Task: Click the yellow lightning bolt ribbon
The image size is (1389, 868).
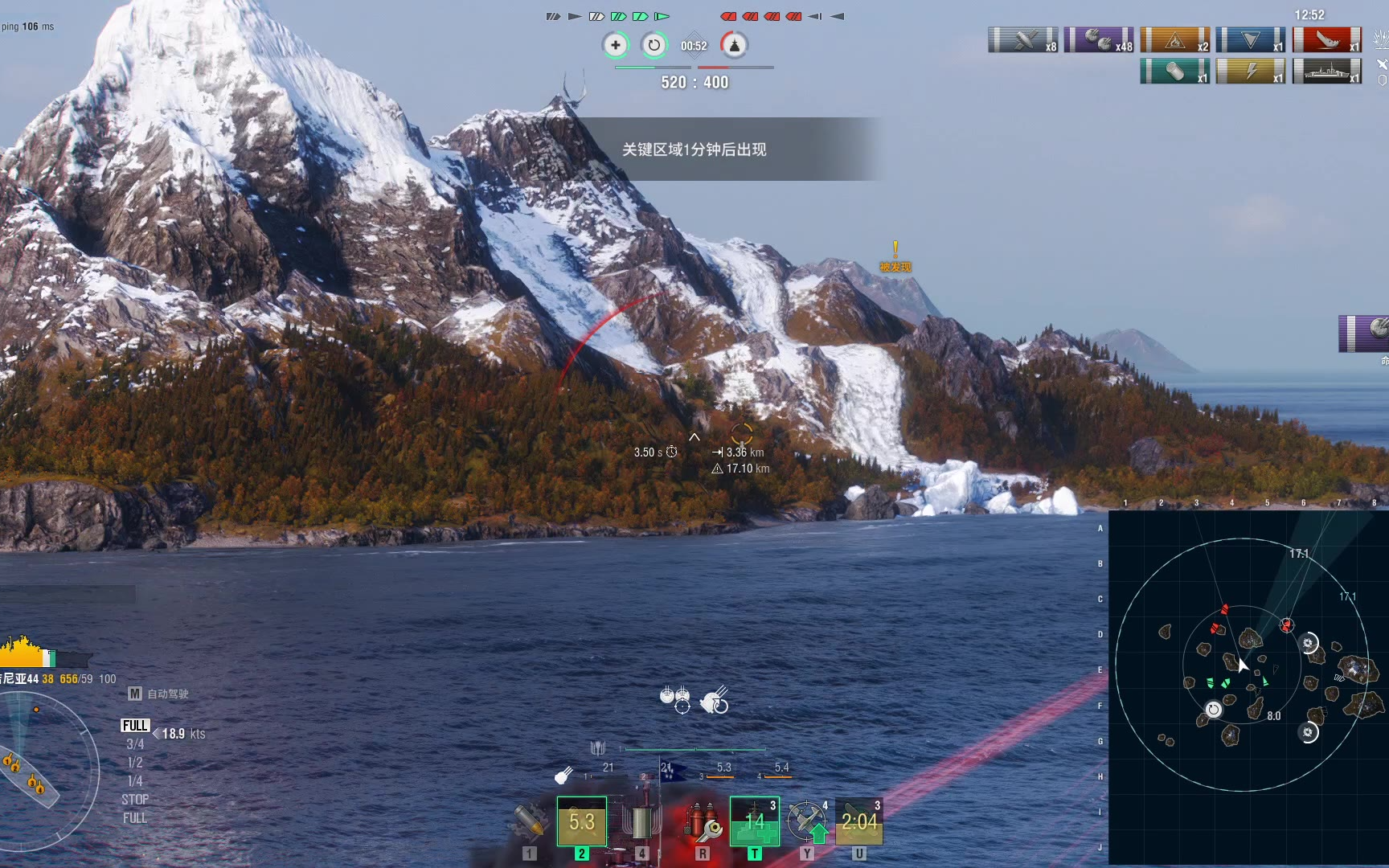Action: pos(1250,72)
